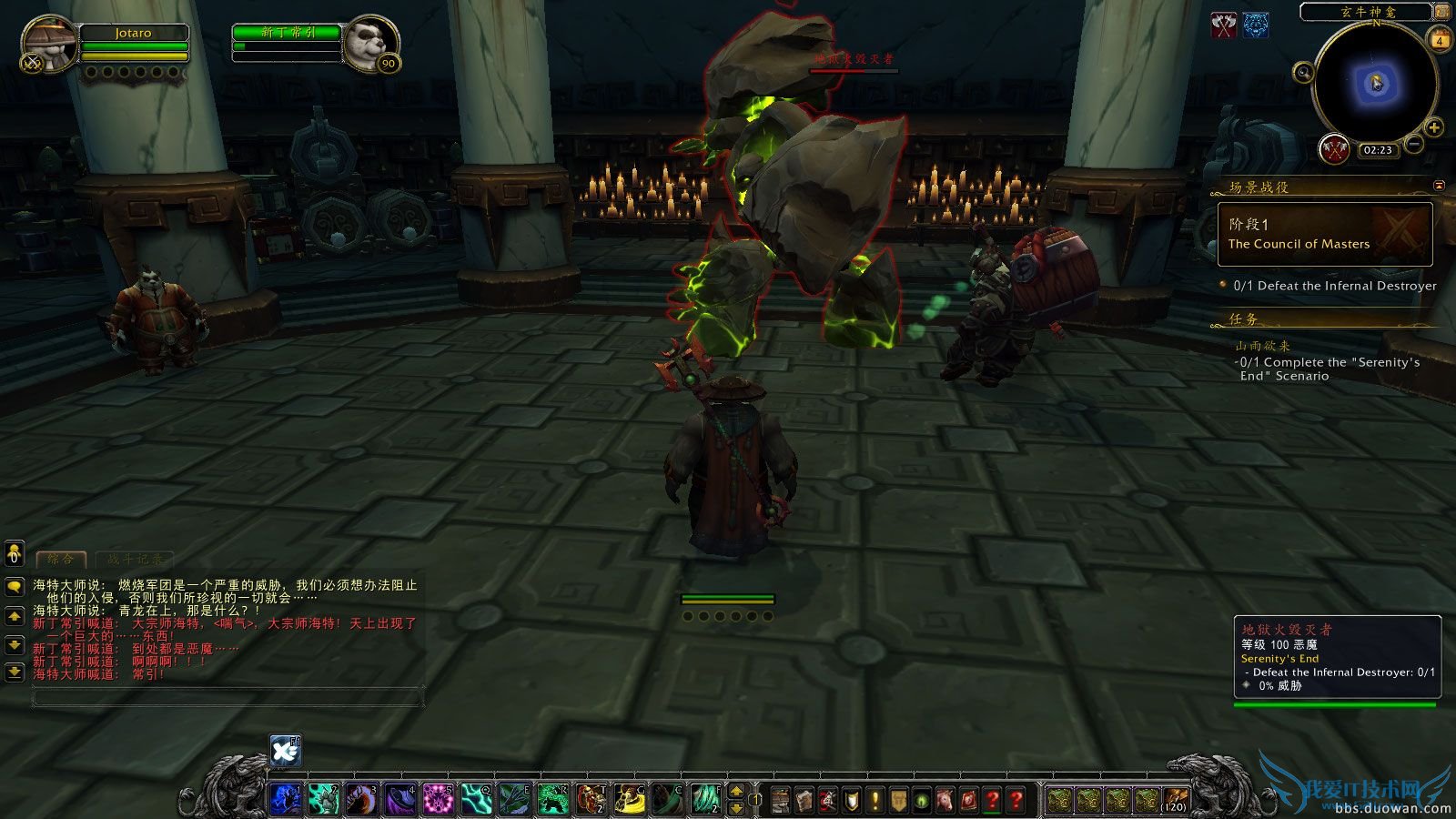Open the Collections pony micro button
The width and height of the screenshot is (1456, 819).
pyautogui.click(x=945, y=796)
